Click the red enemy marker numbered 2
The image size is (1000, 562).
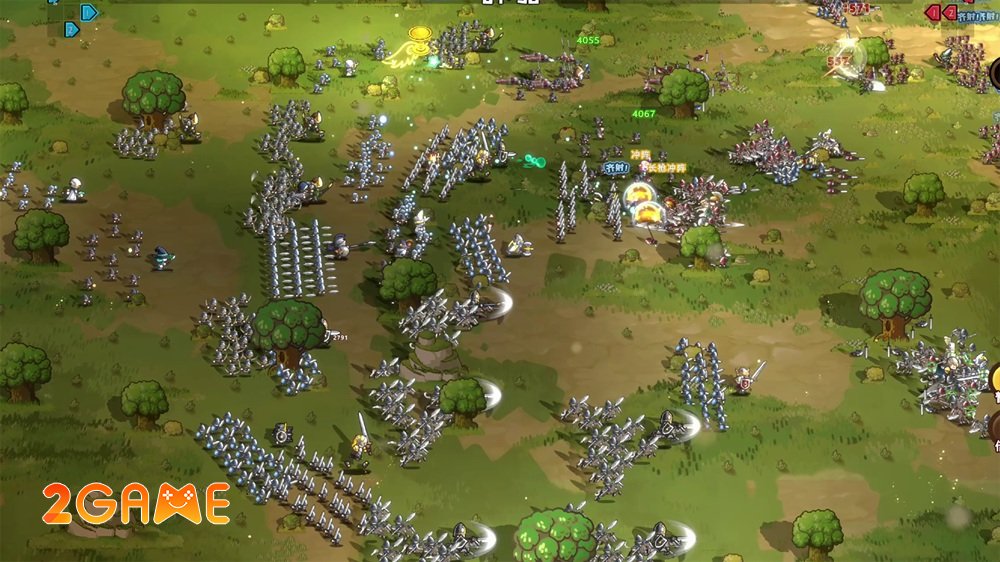[x=952, y=12]
